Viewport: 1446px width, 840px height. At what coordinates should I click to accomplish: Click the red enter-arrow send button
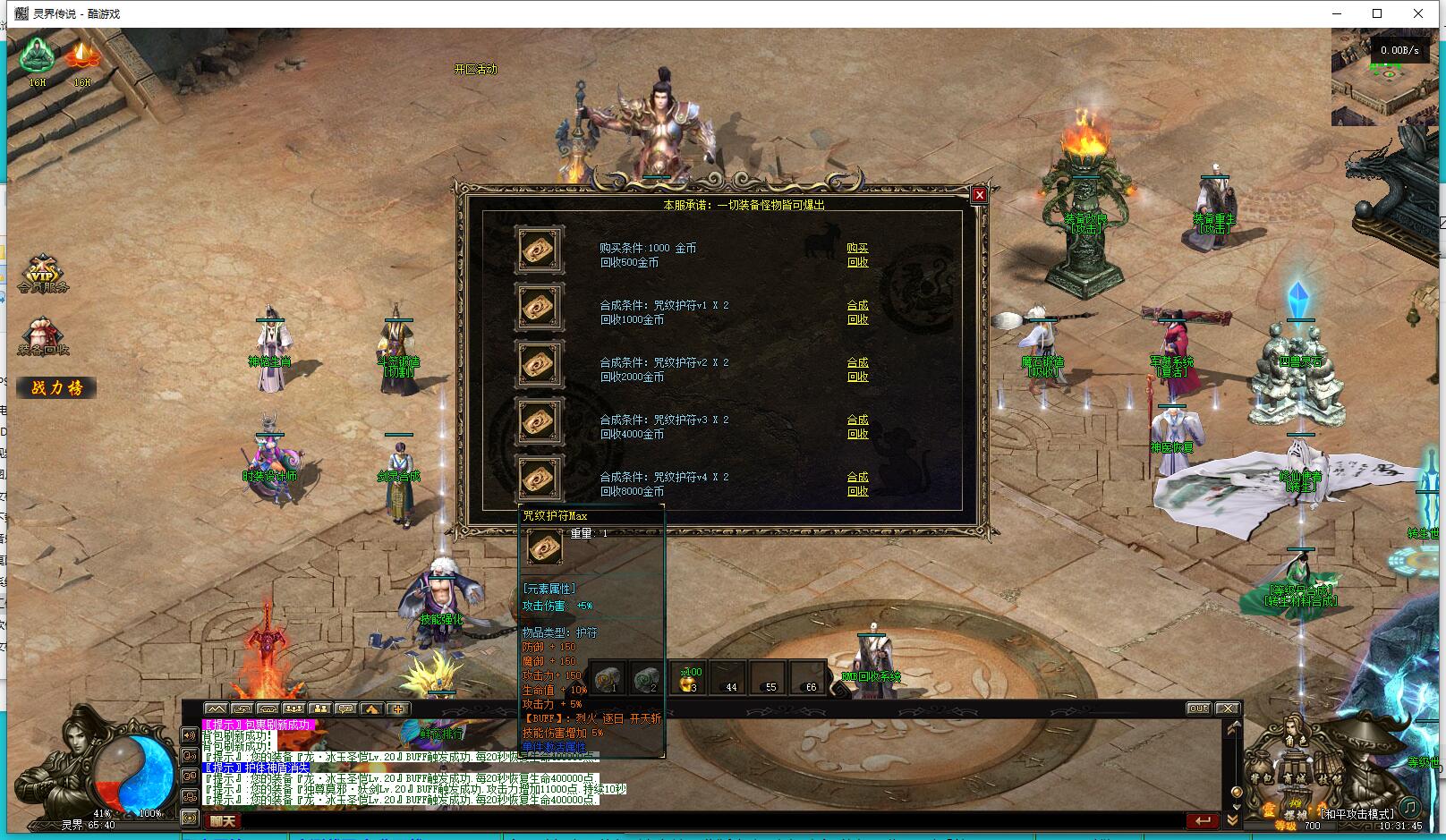pyautogui.click(x=1203, y=820)
